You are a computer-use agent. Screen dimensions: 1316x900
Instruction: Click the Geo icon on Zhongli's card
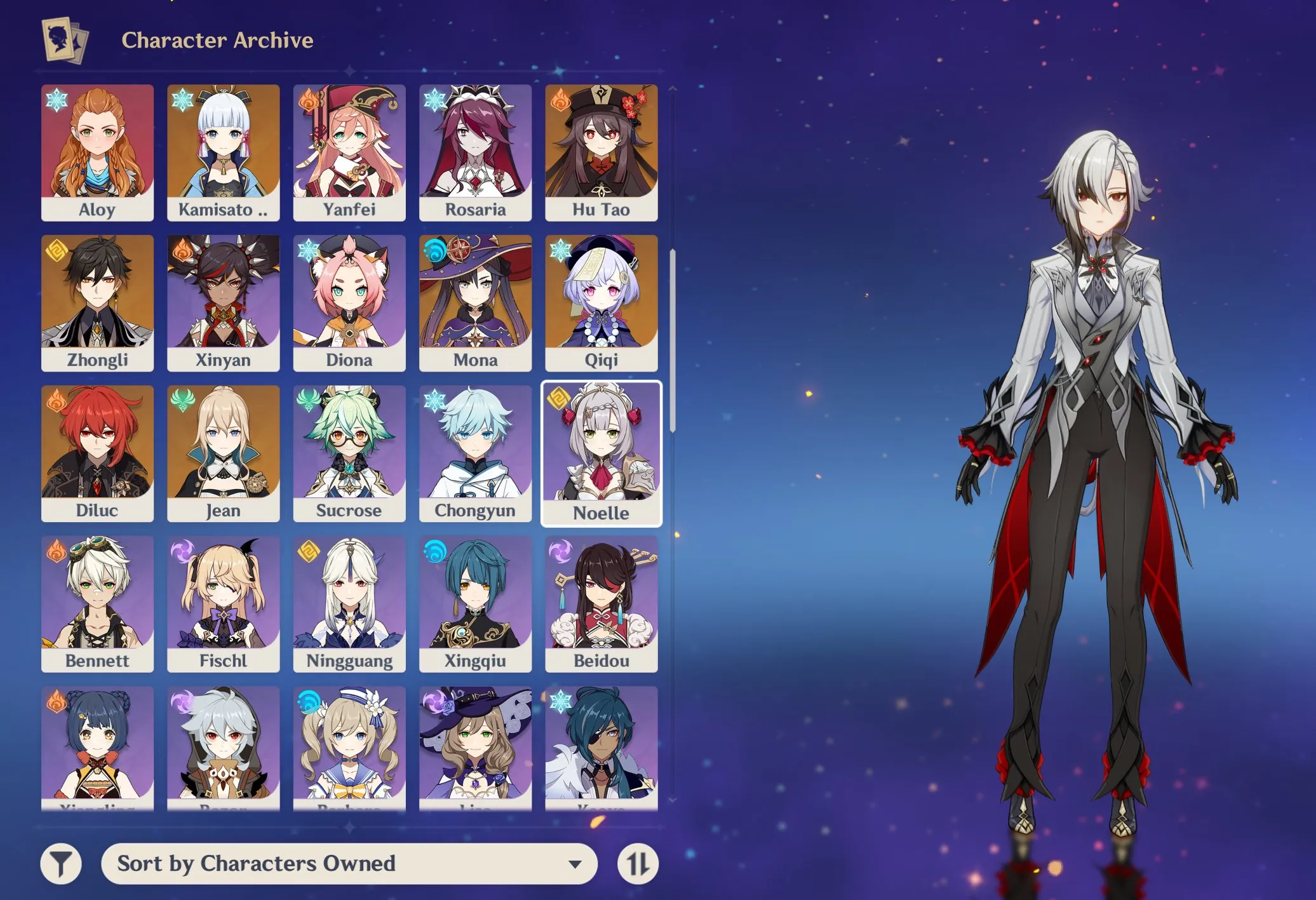pos(57,250)
